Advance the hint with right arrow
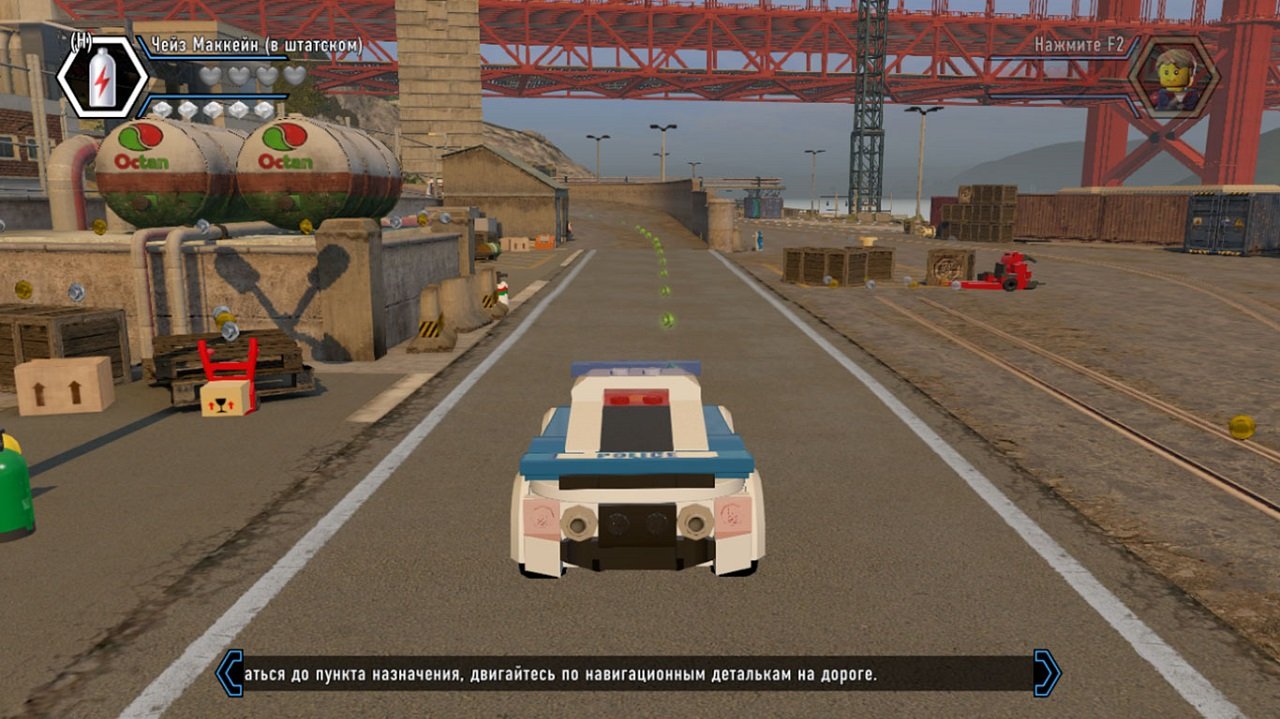This screenshot has height=719, width=1280. pos(1047,673)
